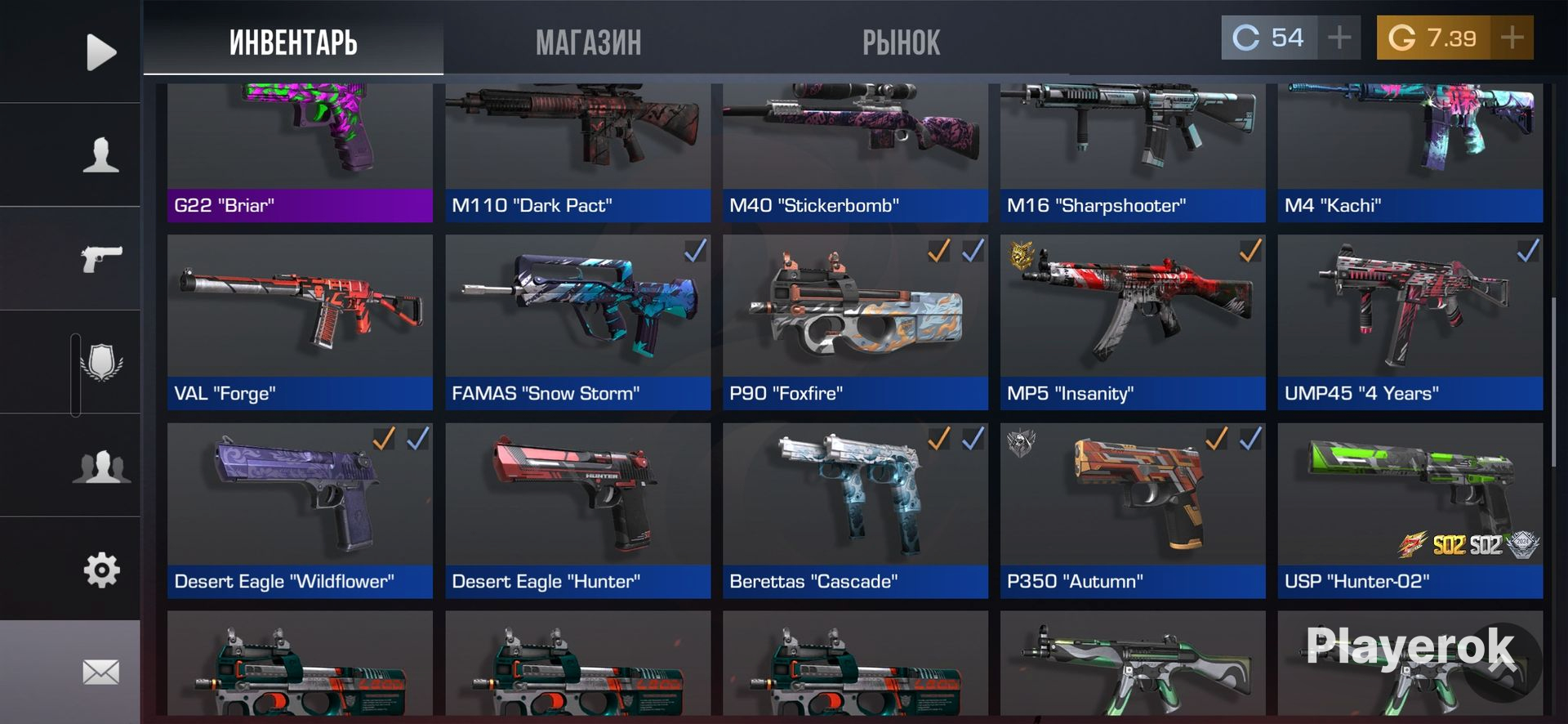Screen dimensions: 1568x724
Task: Add more silver coins with plus button
Action: click(x=1339, y=38)
